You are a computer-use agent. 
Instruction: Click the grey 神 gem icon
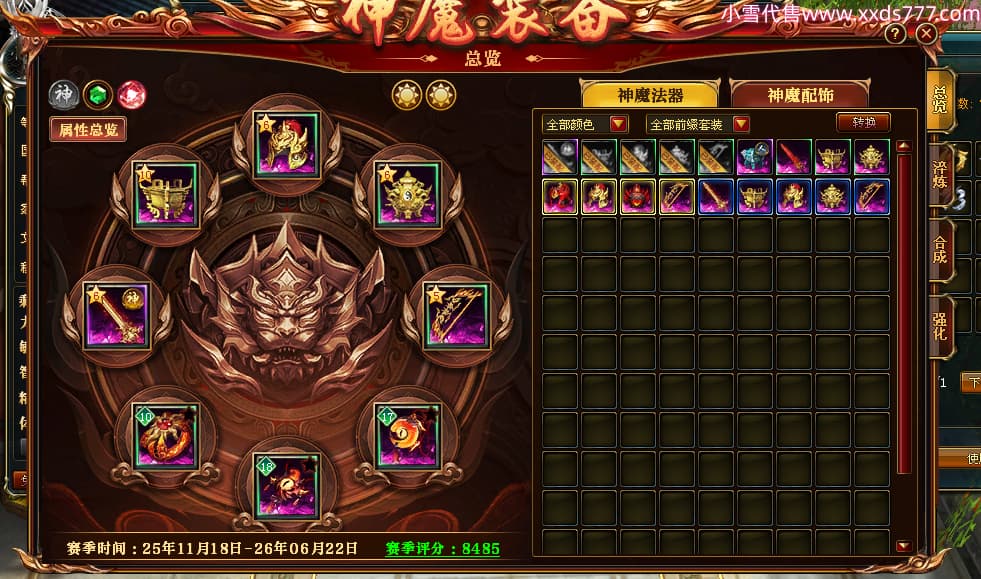[62, 95]
